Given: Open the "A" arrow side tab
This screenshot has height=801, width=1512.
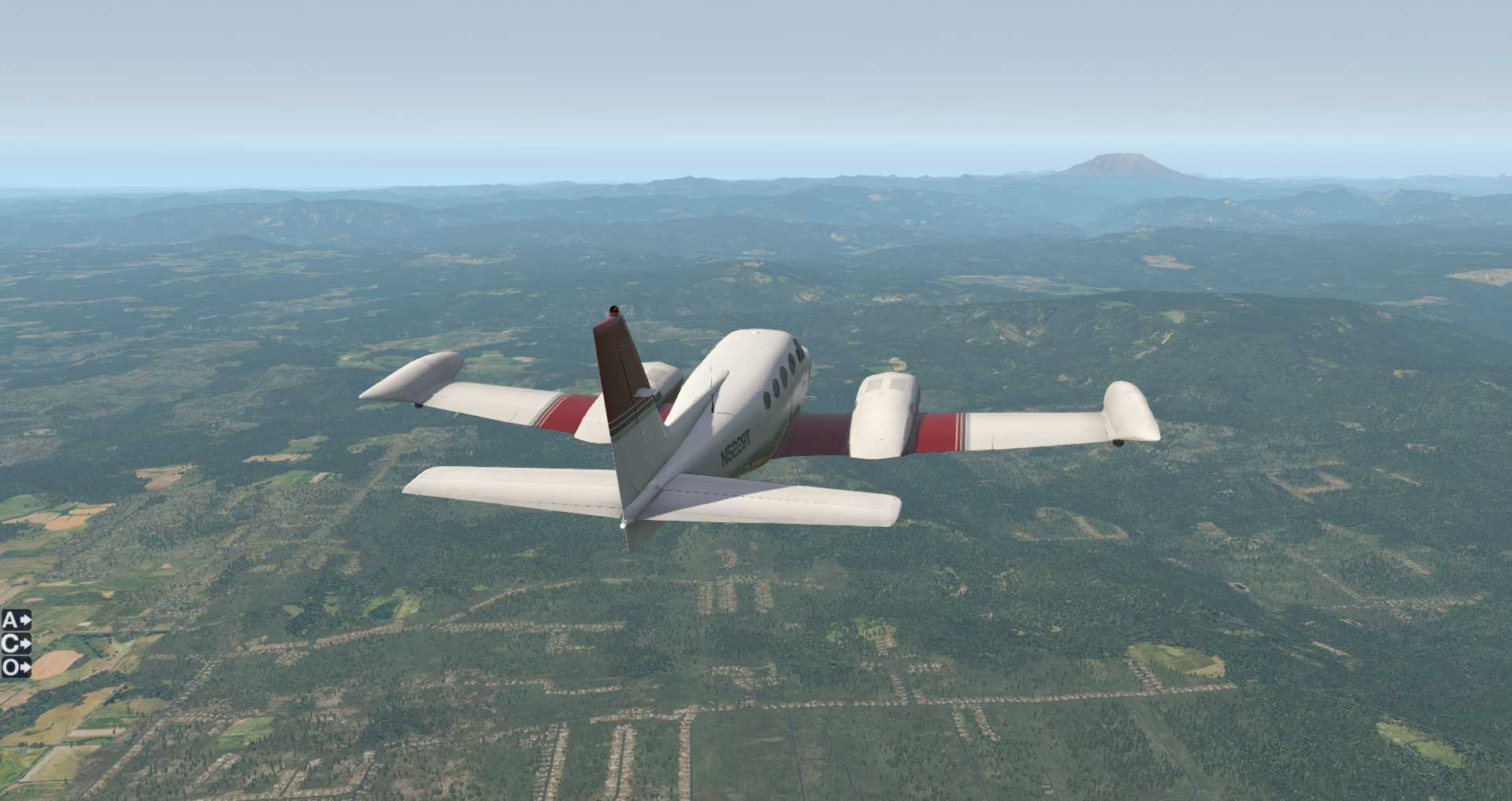Looking at the screenshot, I should coord(16,621).
